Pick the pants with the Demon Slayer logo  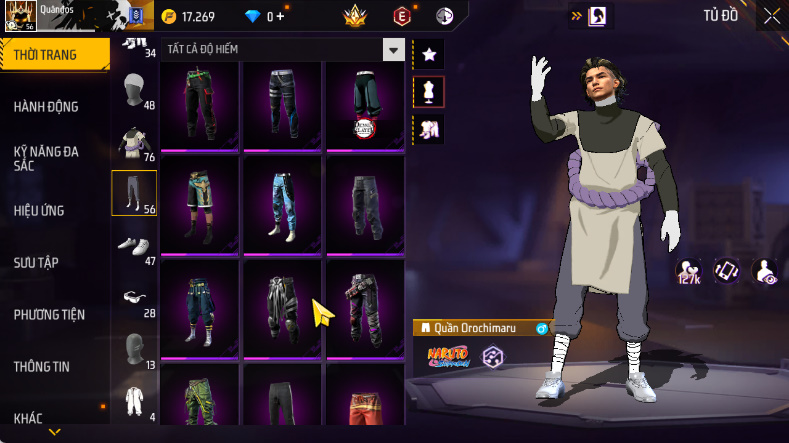click(x=363, y=104)
